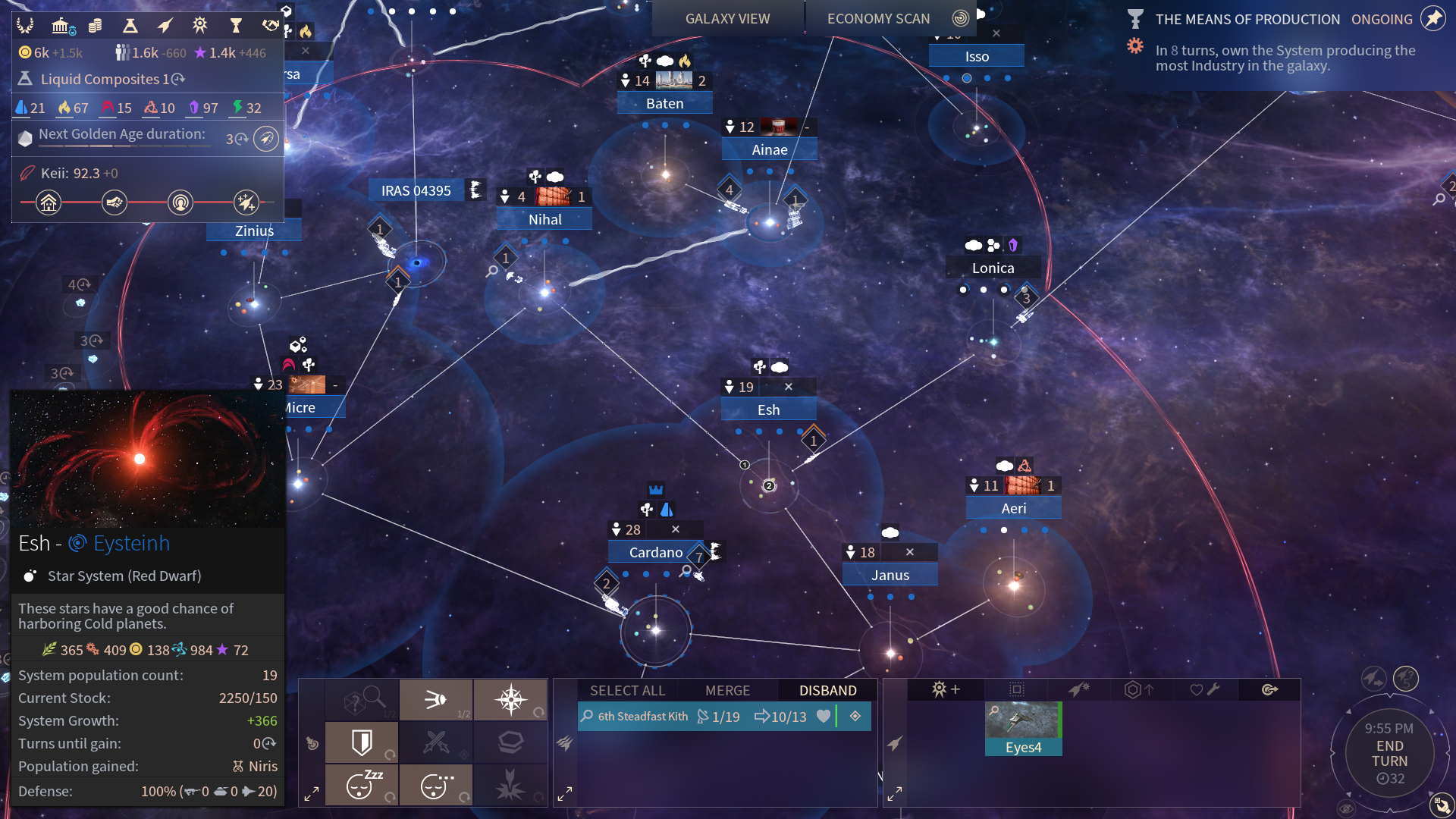Screen dimensions: 1456x819
Task: Open the research flask screen
Action: (130, 26)
